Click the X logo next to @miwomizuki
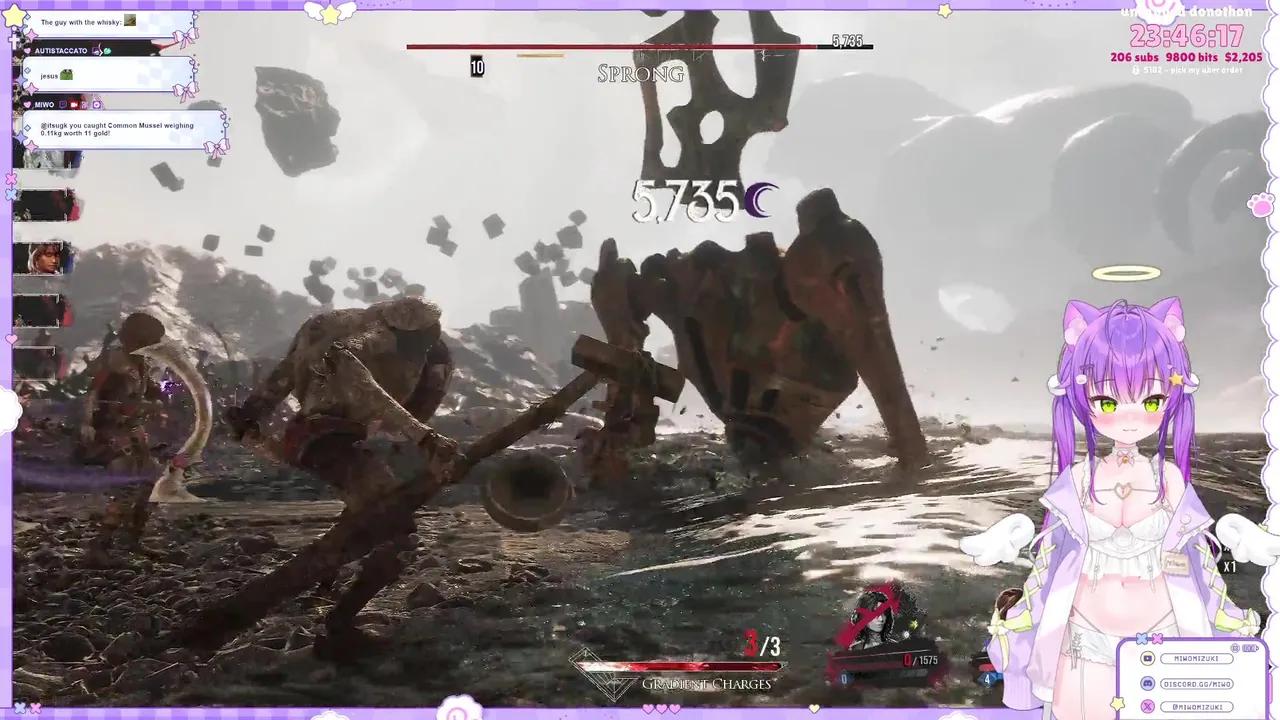The image size is (1280, 720). (1148, 706)
